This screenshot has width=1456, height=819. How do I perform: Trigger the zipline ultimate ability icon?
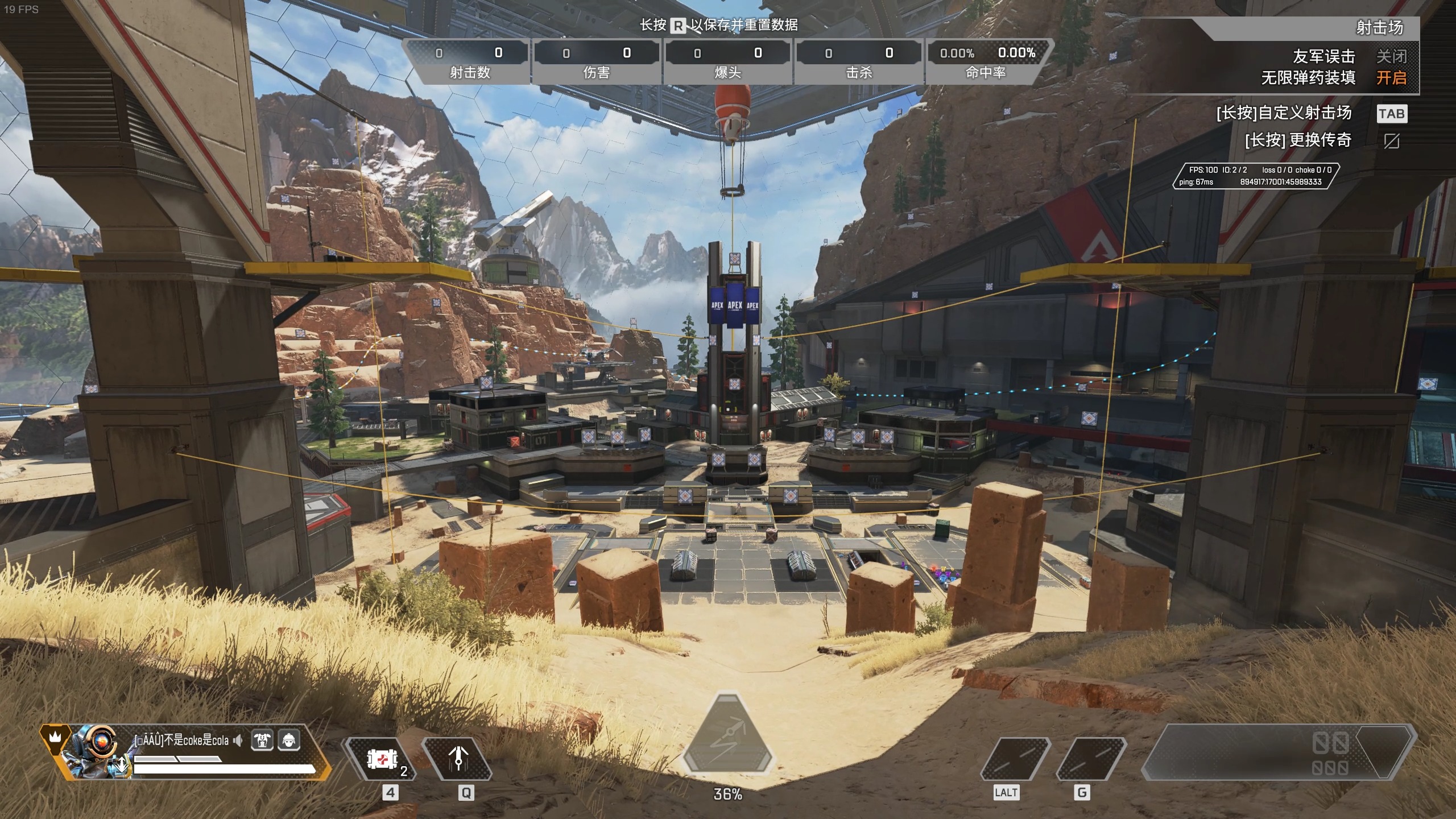(x=727, y=737)
